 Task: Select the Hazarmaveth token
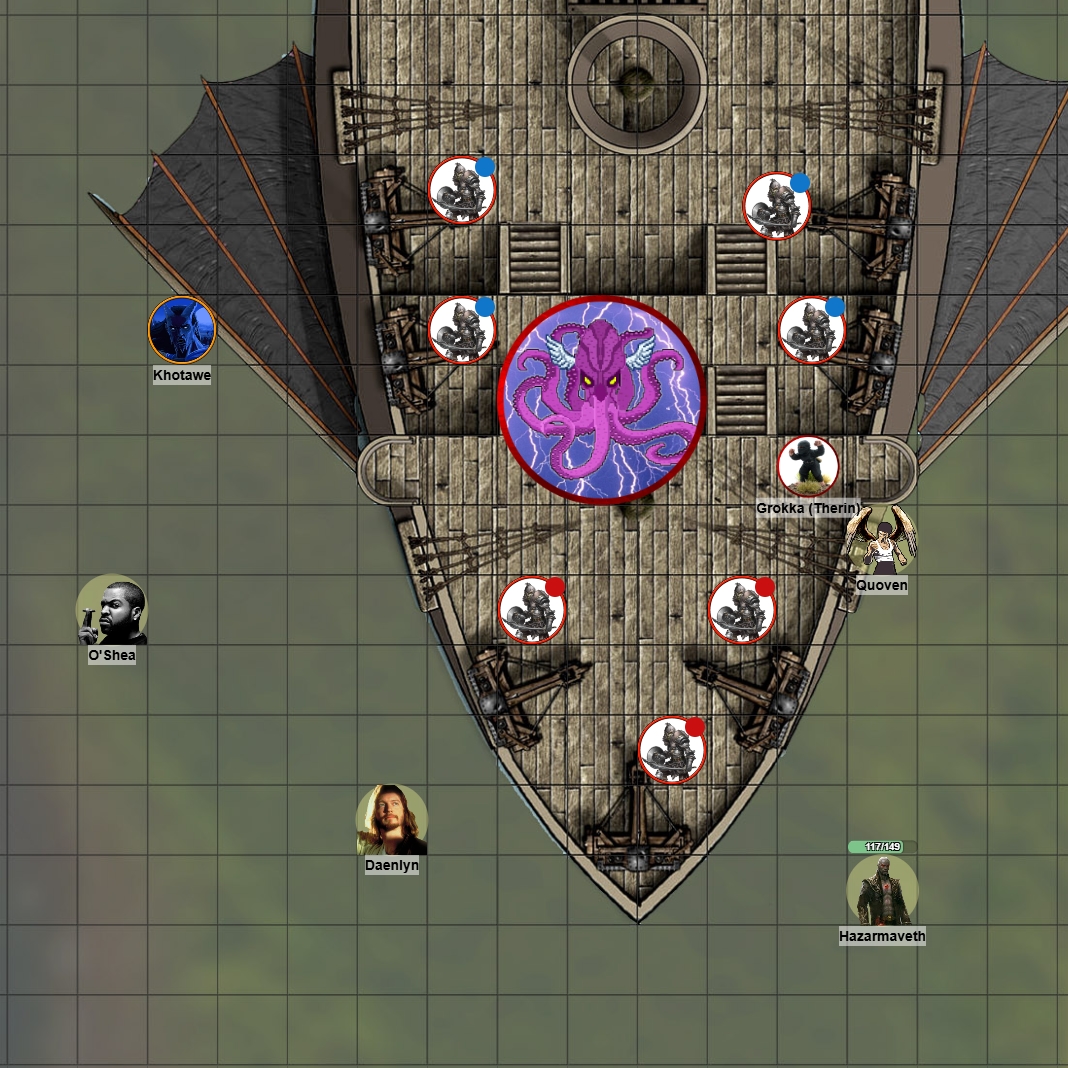click(x=882, y=890)
